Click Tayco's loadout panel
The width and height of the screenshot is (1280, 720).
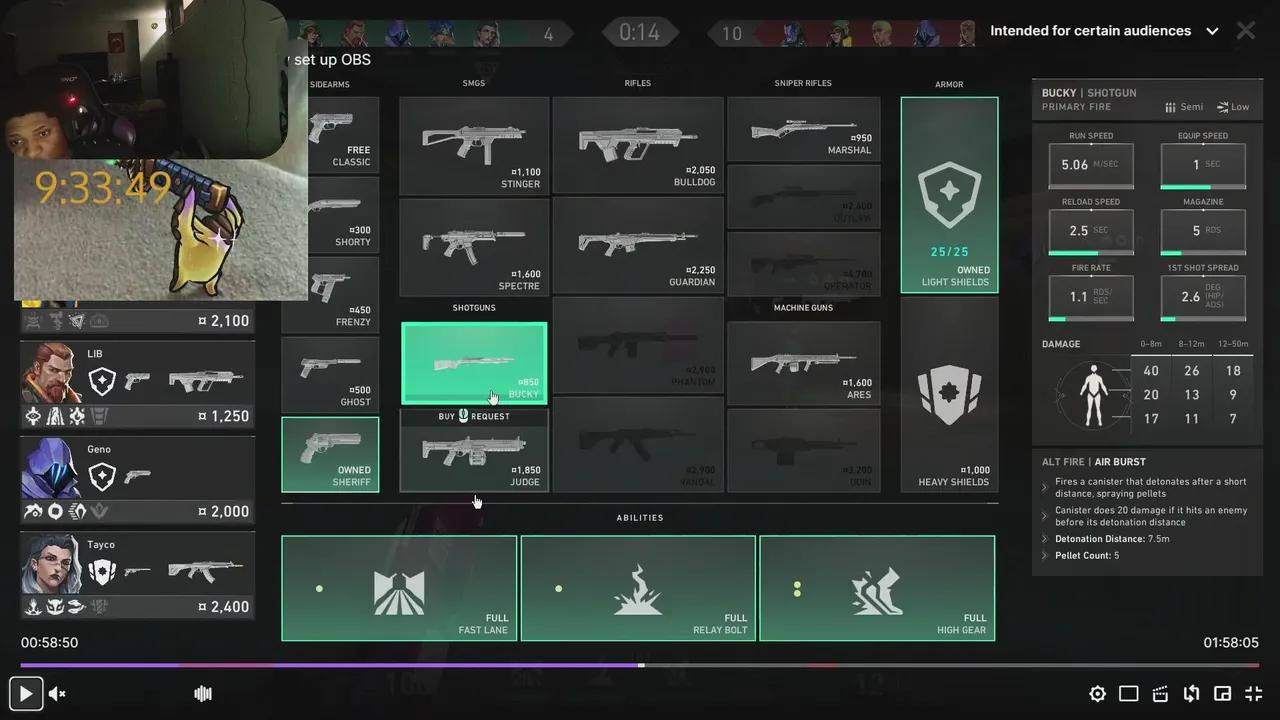tap(137, 573)
